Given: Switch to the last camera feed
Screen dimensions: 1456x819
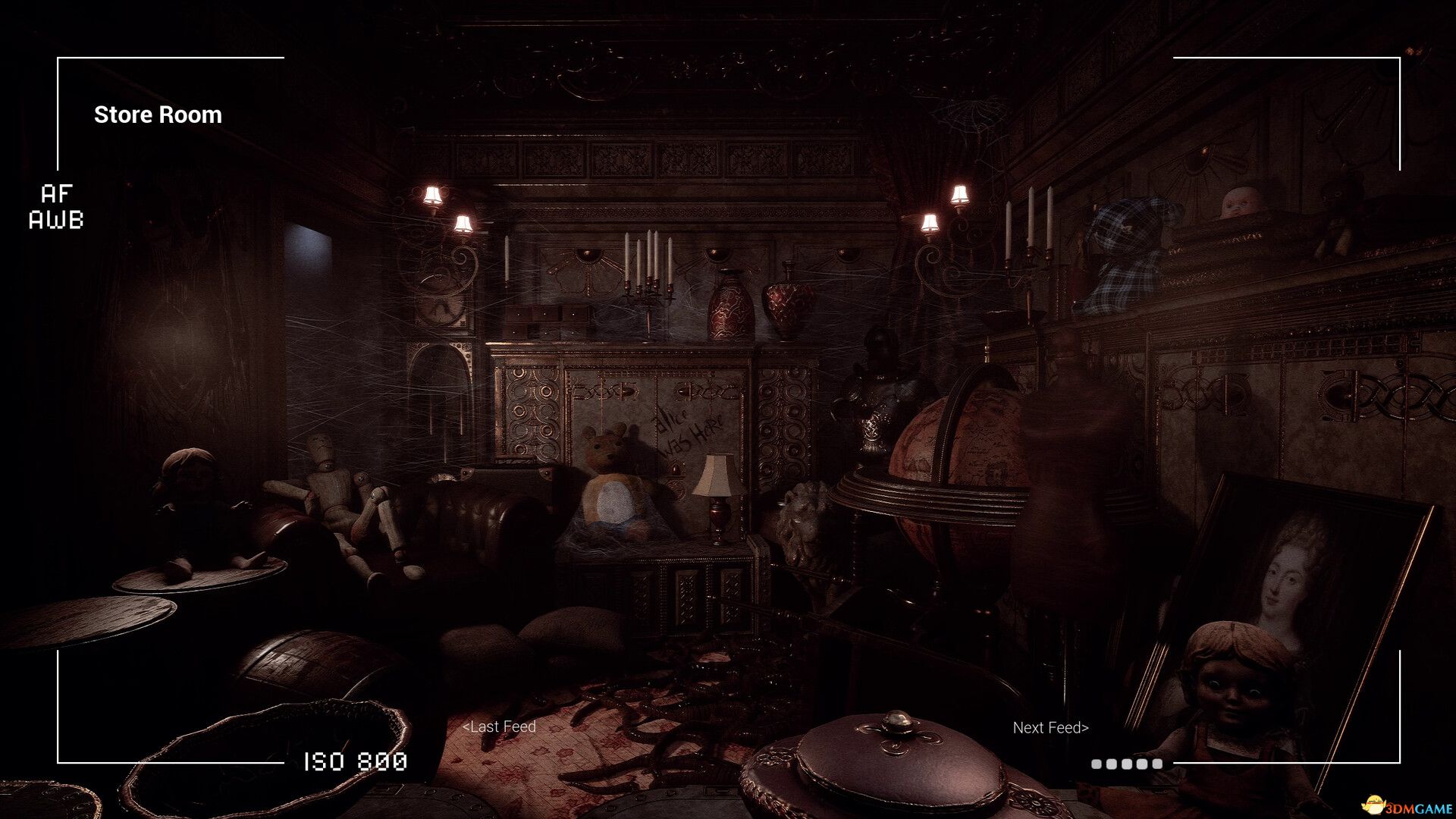Looking at the screenshot, I should pyautogui.click(x=499, y=726).
